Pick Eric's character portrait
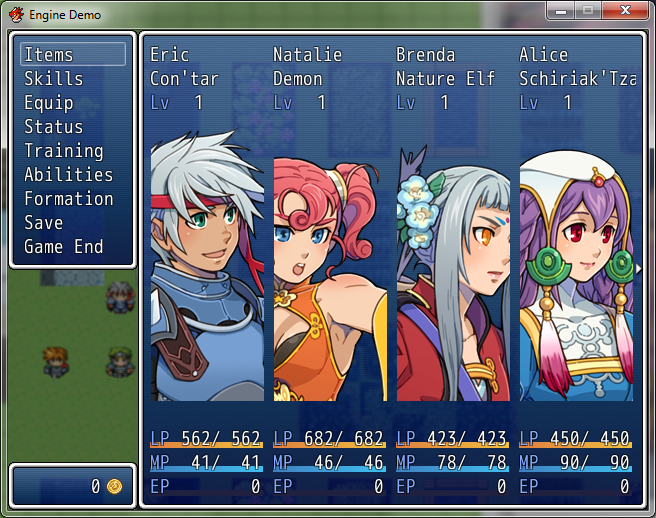 tap(207, 272)
